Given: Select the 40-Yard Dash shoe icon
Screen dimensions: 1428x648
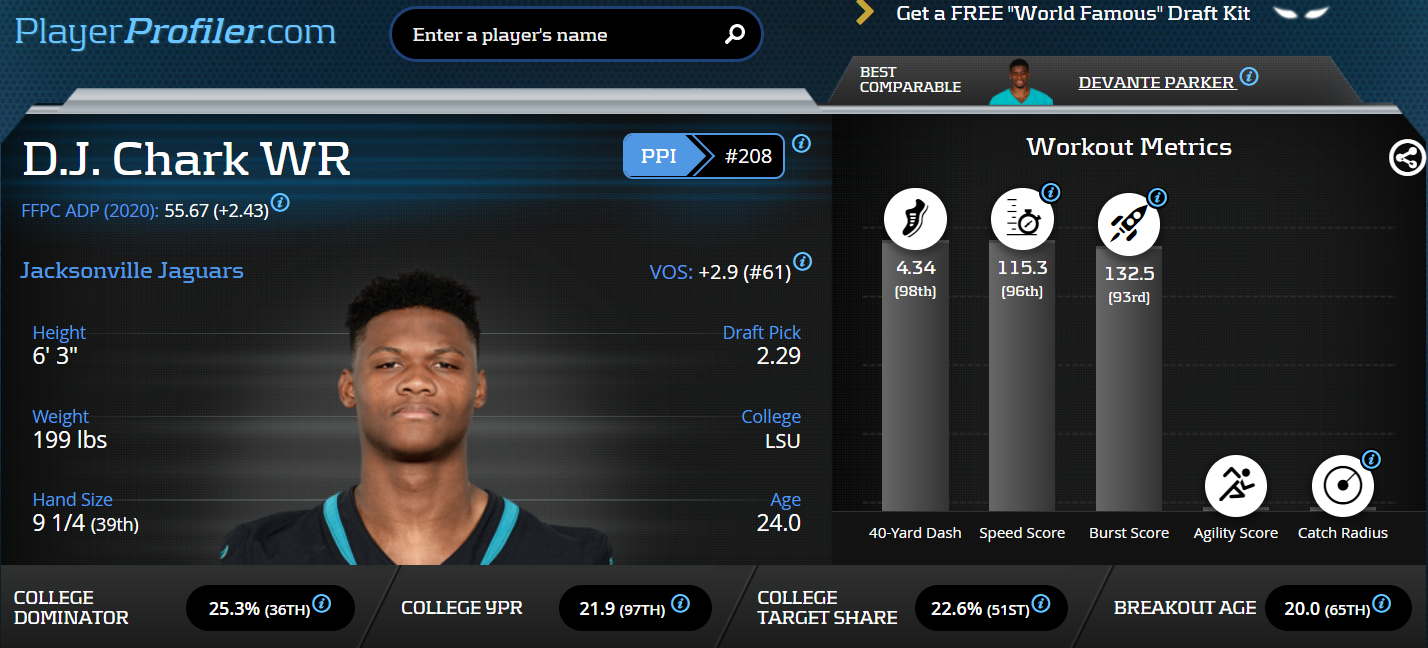Looking at the screenshot, I should [915, 219].
